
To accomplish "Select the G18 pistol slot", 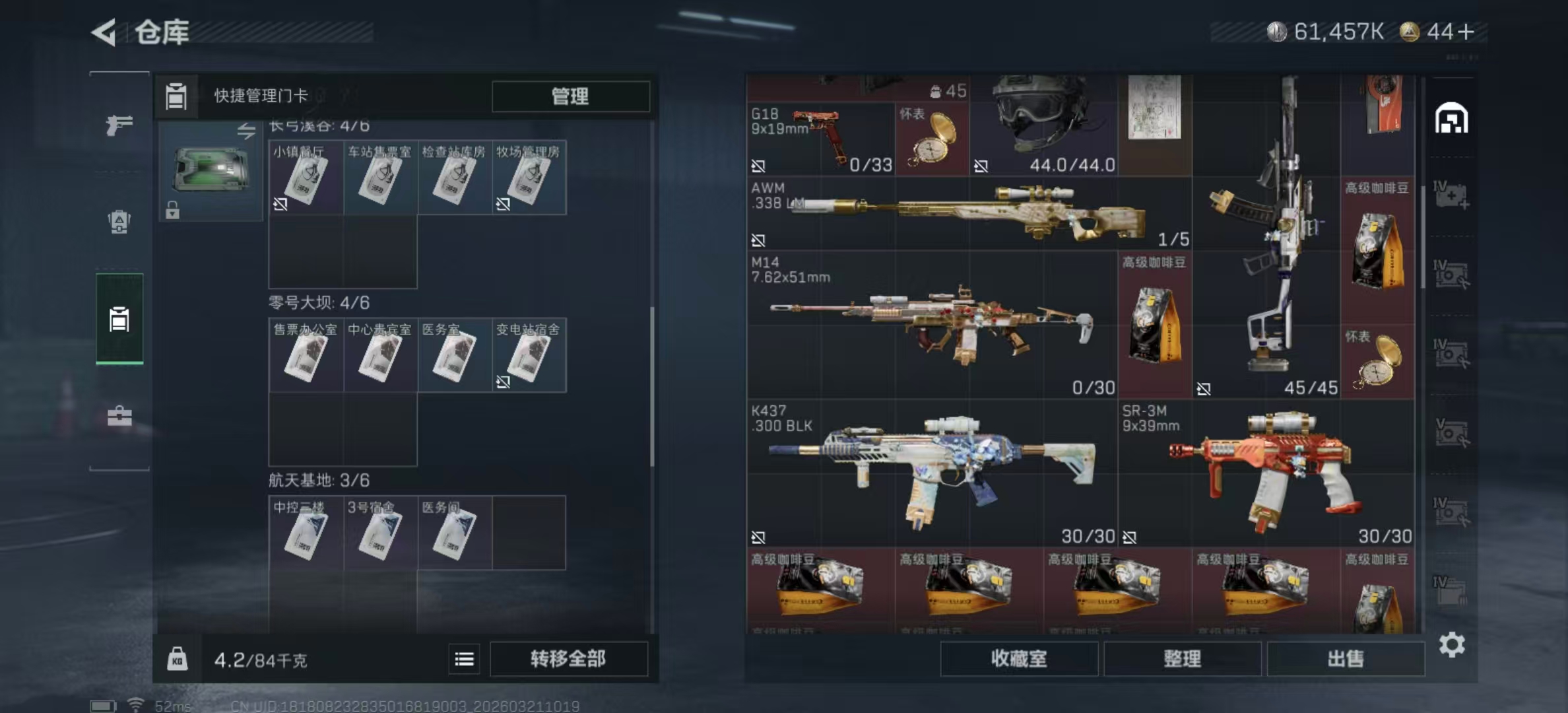I will [x=820, y=140].
